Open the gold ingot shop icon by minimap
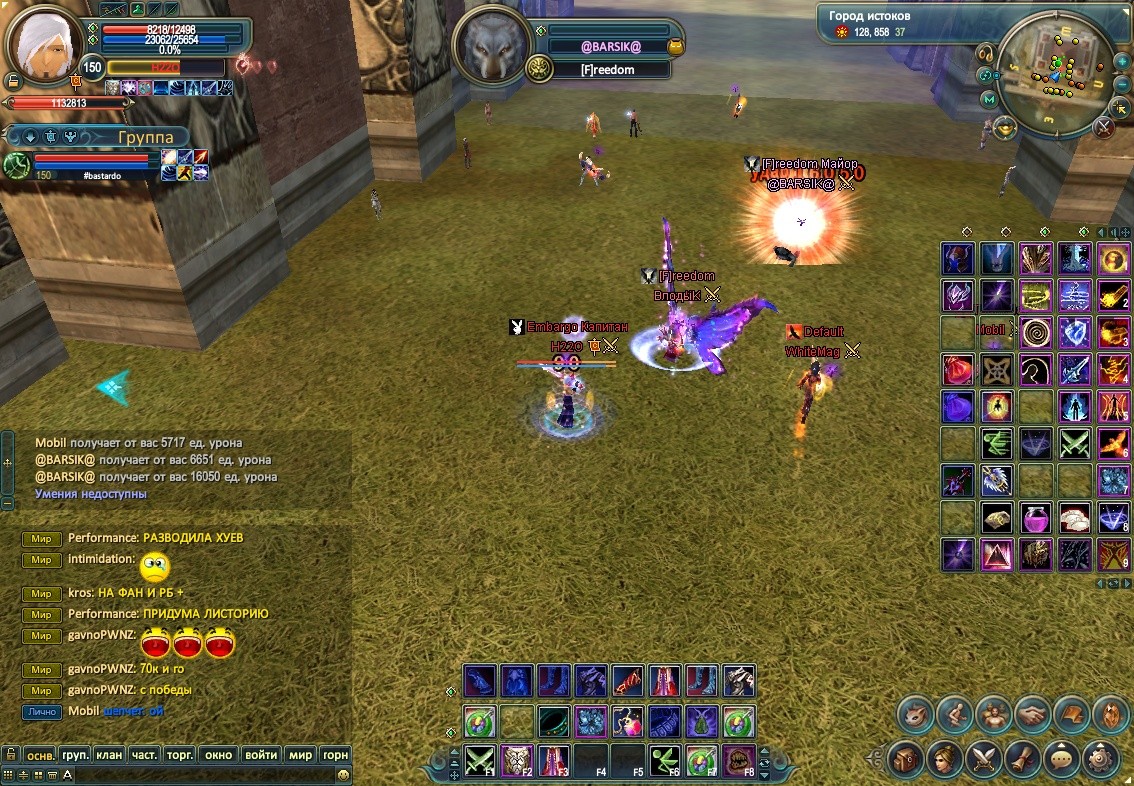Viewport: 1134px width, 786px height. click(x=1006, y=127)
